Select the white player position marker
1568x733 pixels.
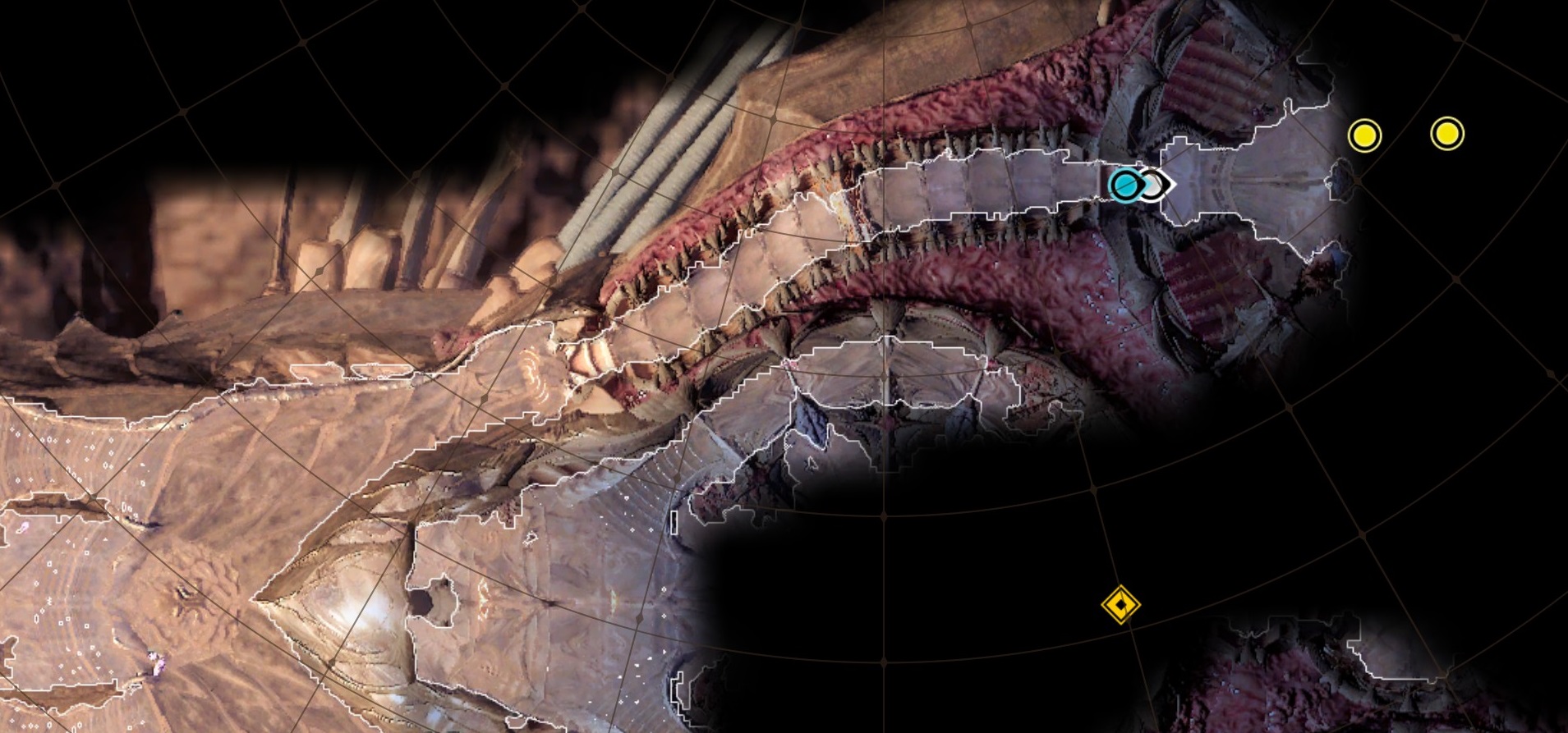1157,186
